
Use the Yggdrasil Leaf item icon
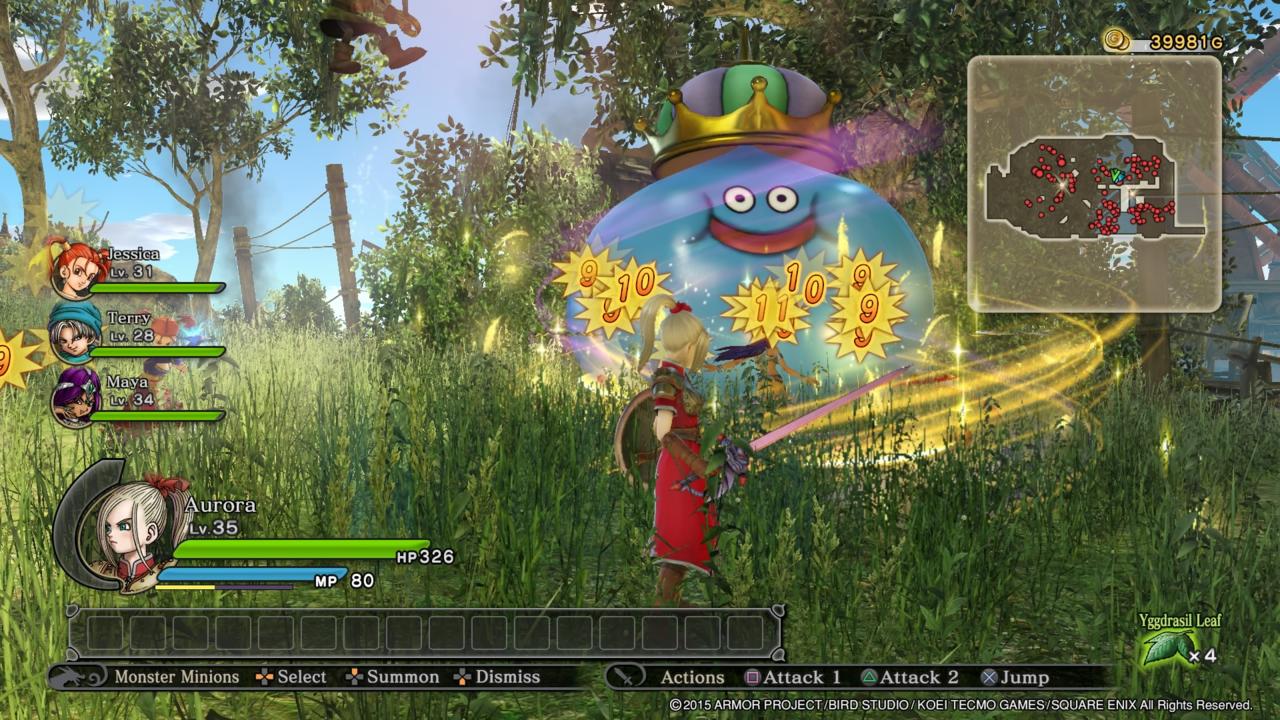[1165, 648]
